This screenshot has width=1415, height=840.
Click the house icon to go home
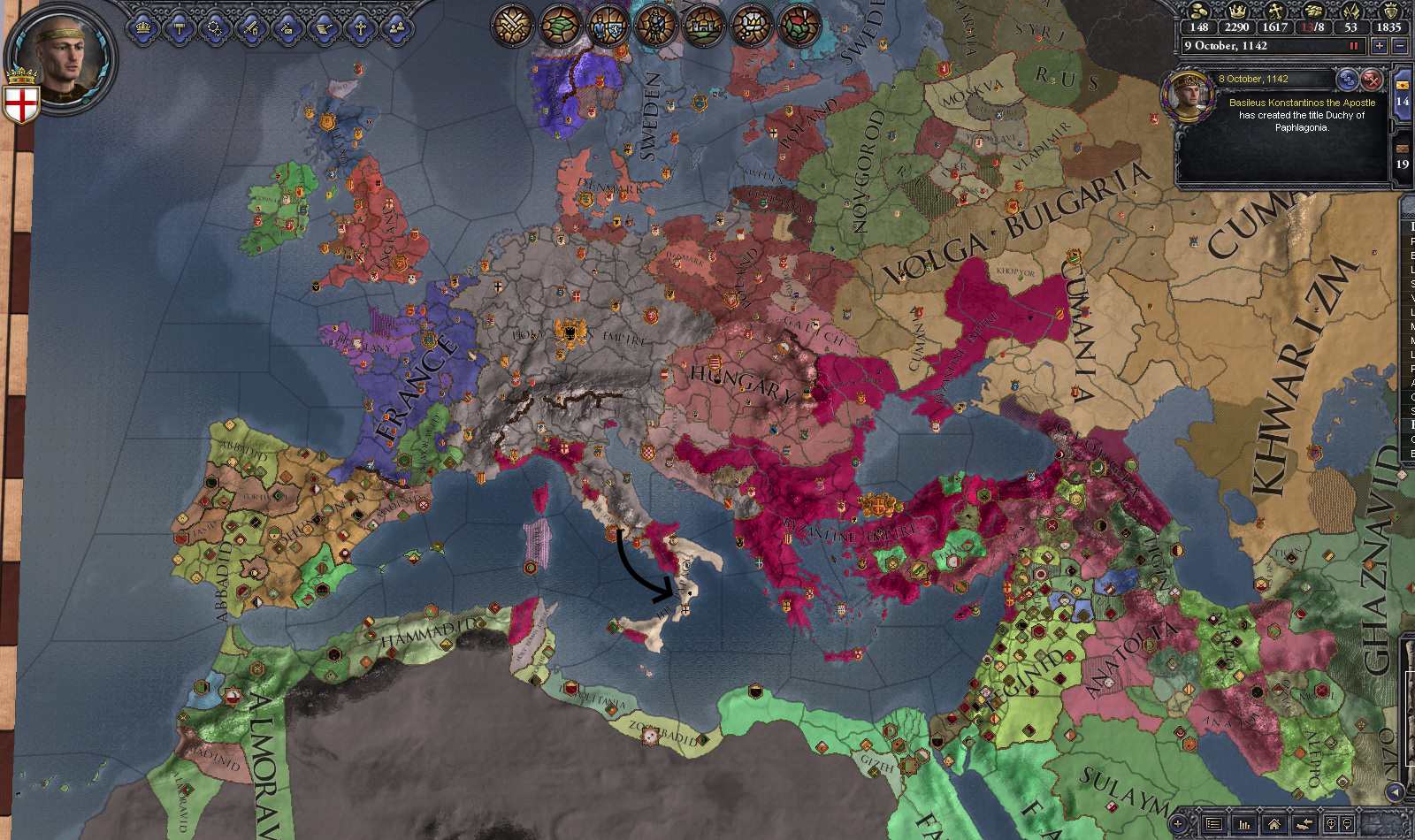tap(1273, 824)
